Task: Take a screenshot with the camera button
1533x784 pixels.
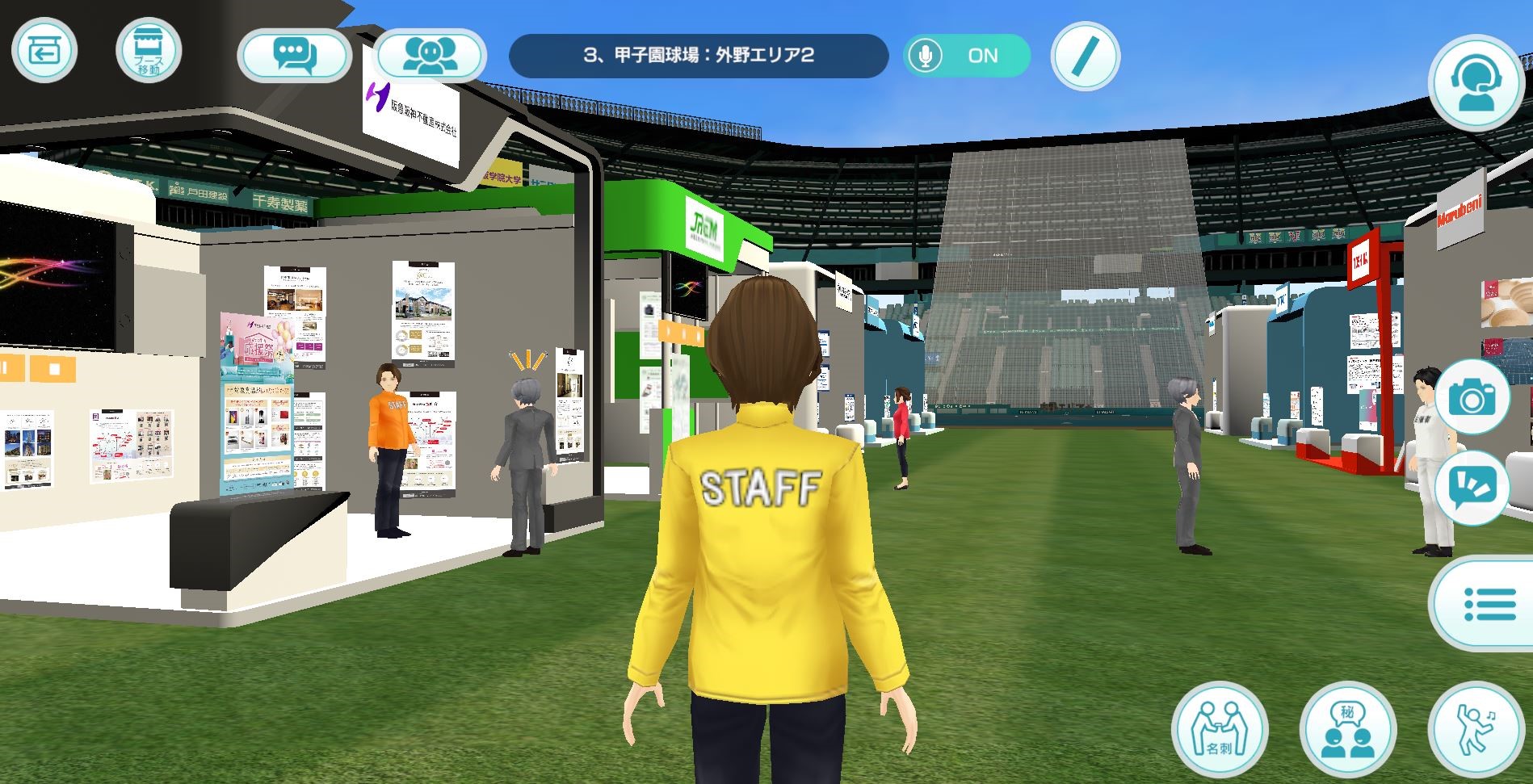Action: 1472,397
